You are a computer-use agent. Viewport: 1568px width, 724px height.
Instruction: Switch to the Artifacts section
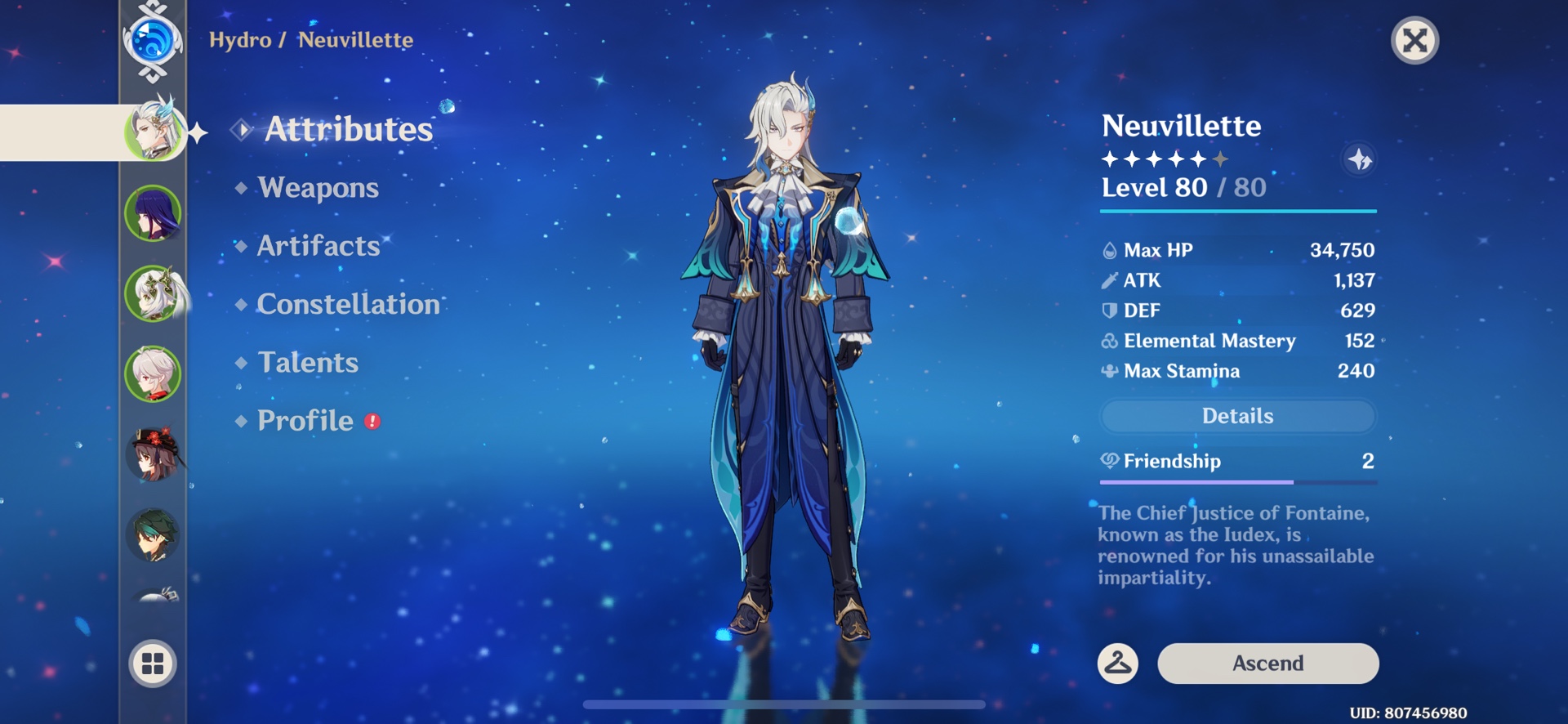(x=318, y=246)
